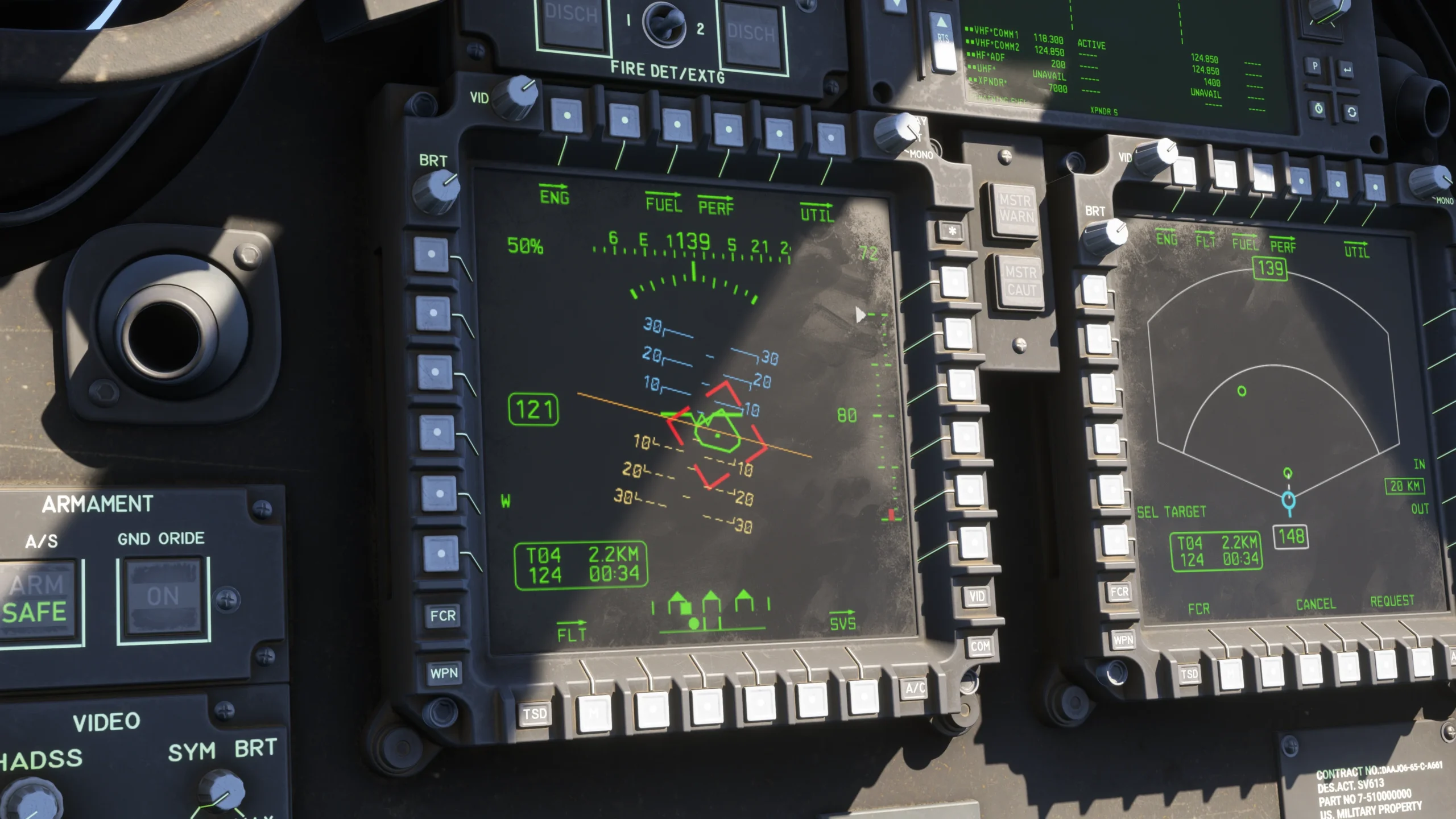
Task: Open the FCR page on the left display
Action: click(442, 615)
